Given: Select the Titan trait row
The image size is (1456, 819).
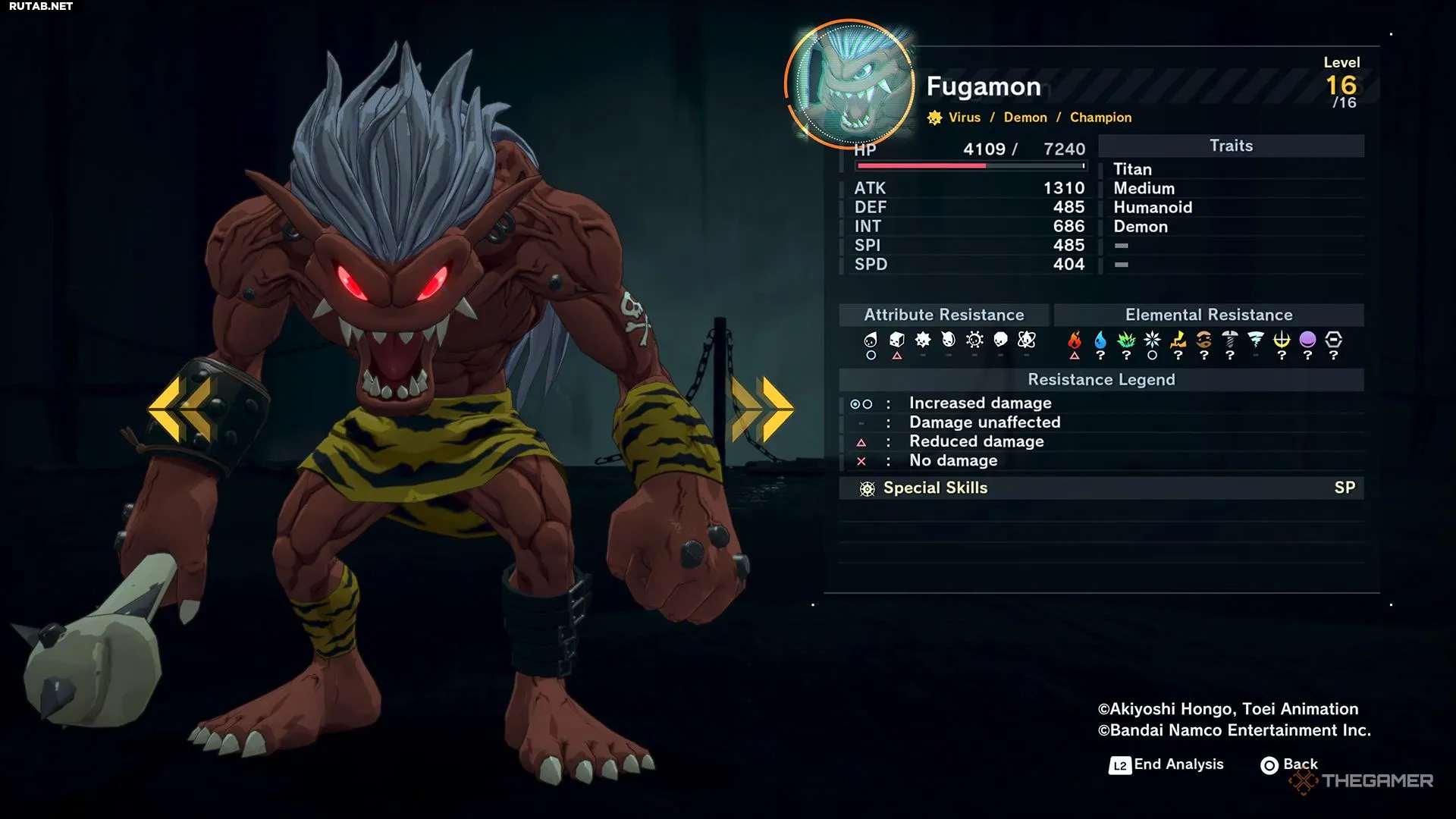Looking at the screenshot, I should (x=1133, y=170).
